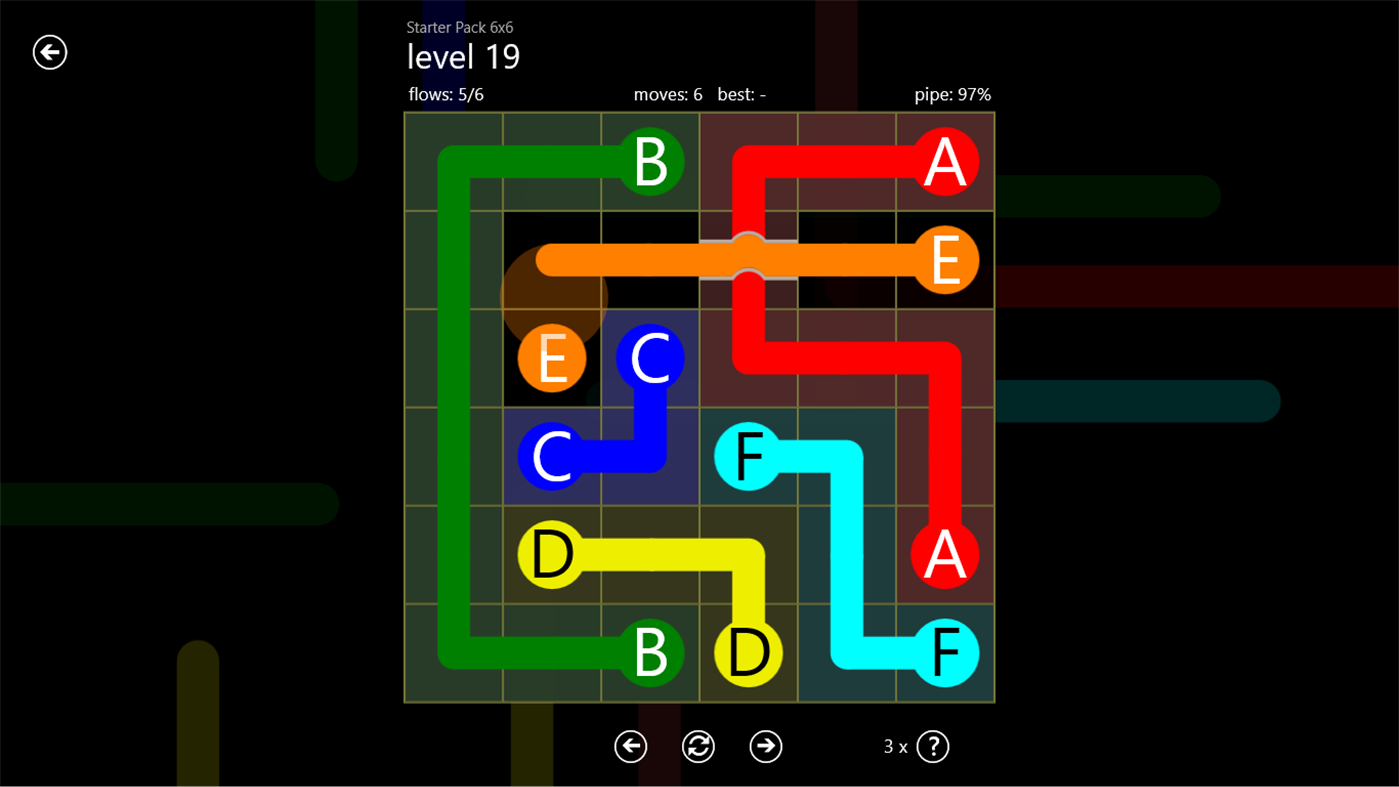This screenshot has height=787, width=1399.
Task: Restart the level with the refresh icon
Action: coord(698,746)
